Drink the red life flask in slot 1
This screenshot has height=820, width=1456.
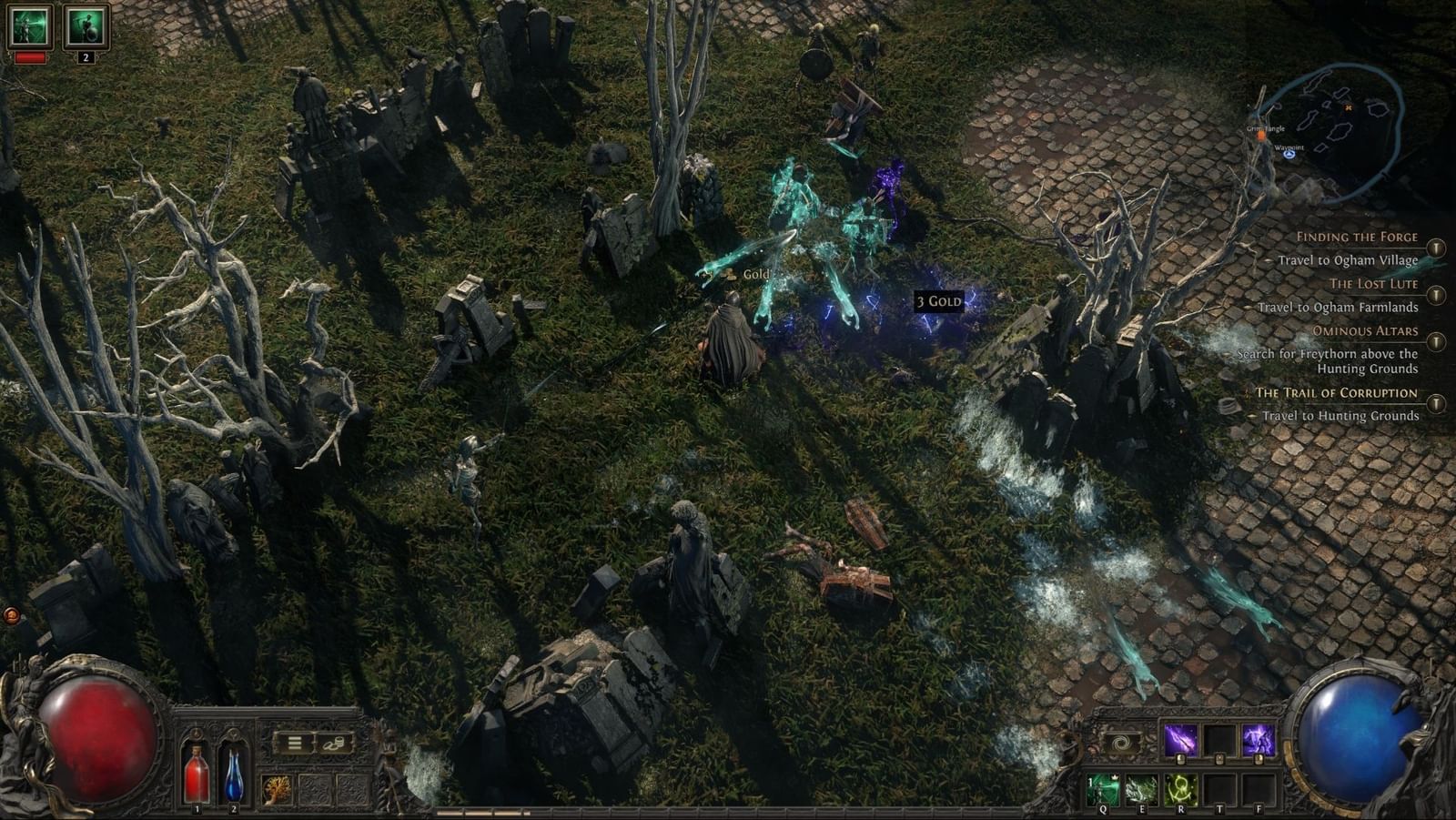tap(197, 775)
